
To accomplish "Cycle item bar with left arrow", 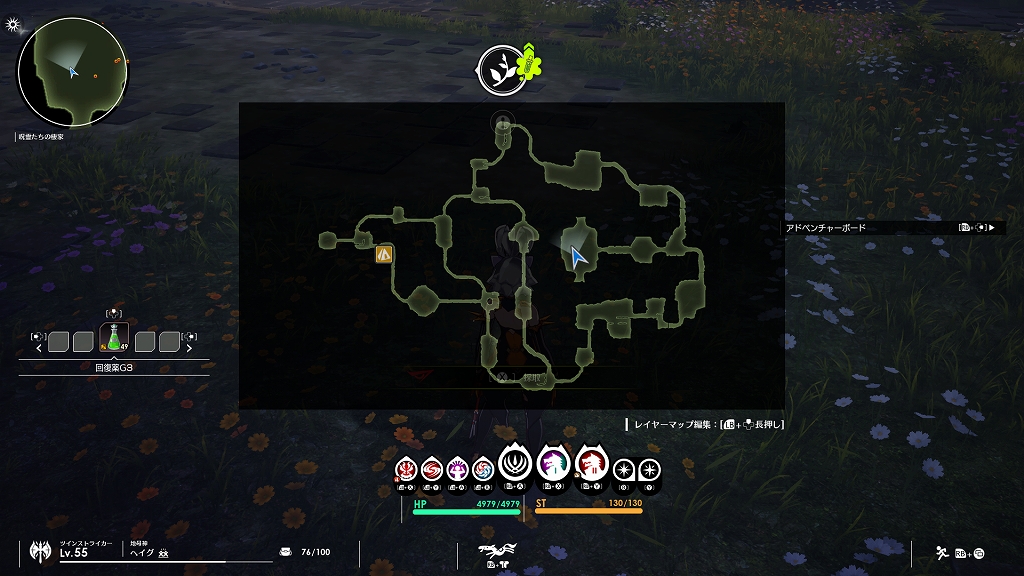I will point(39,349).
